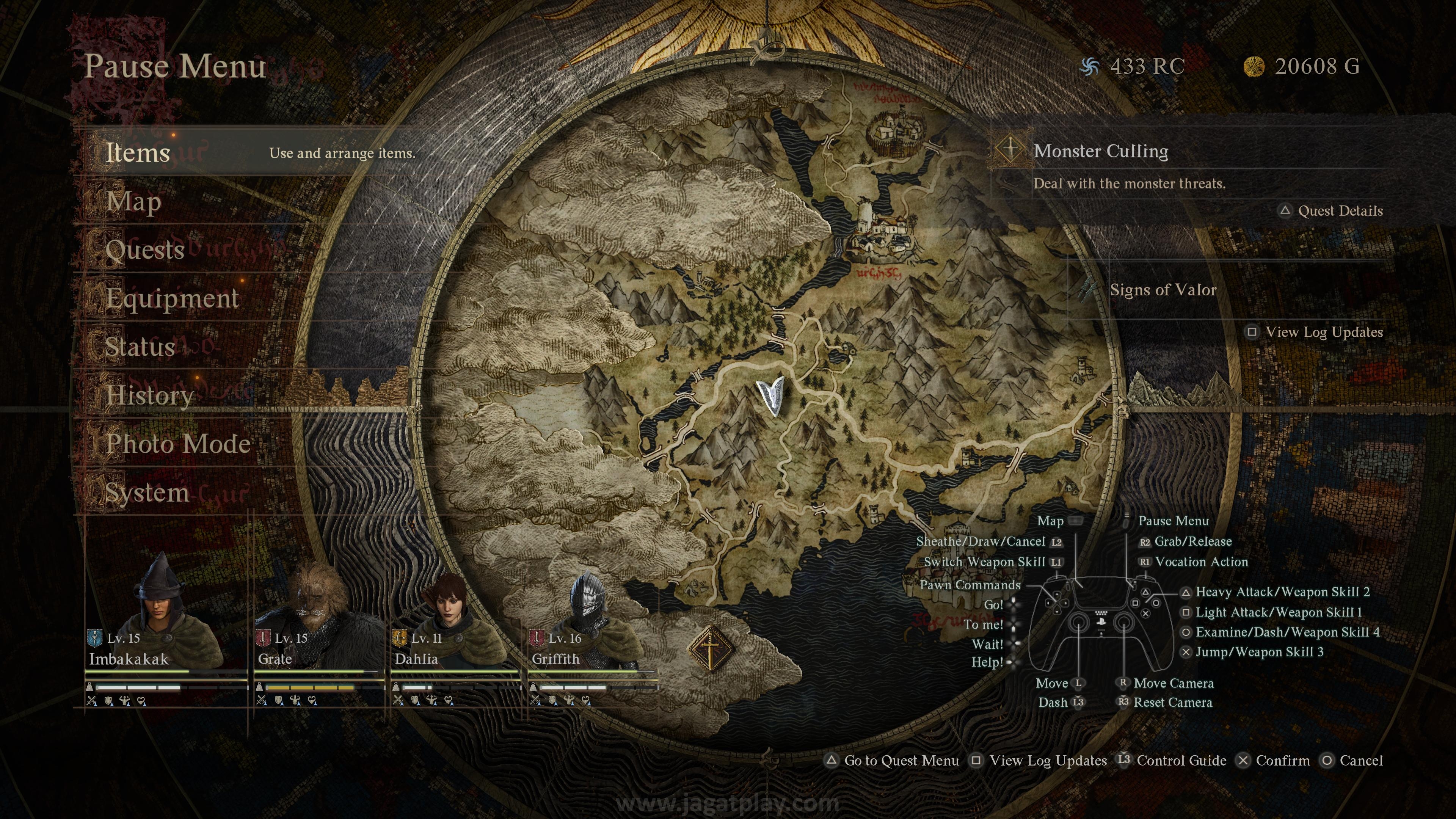This screenshot has height=819, width=1456.
Task: Launch Photo Mode
Action: pyautogui.click(x=179, y=444)
